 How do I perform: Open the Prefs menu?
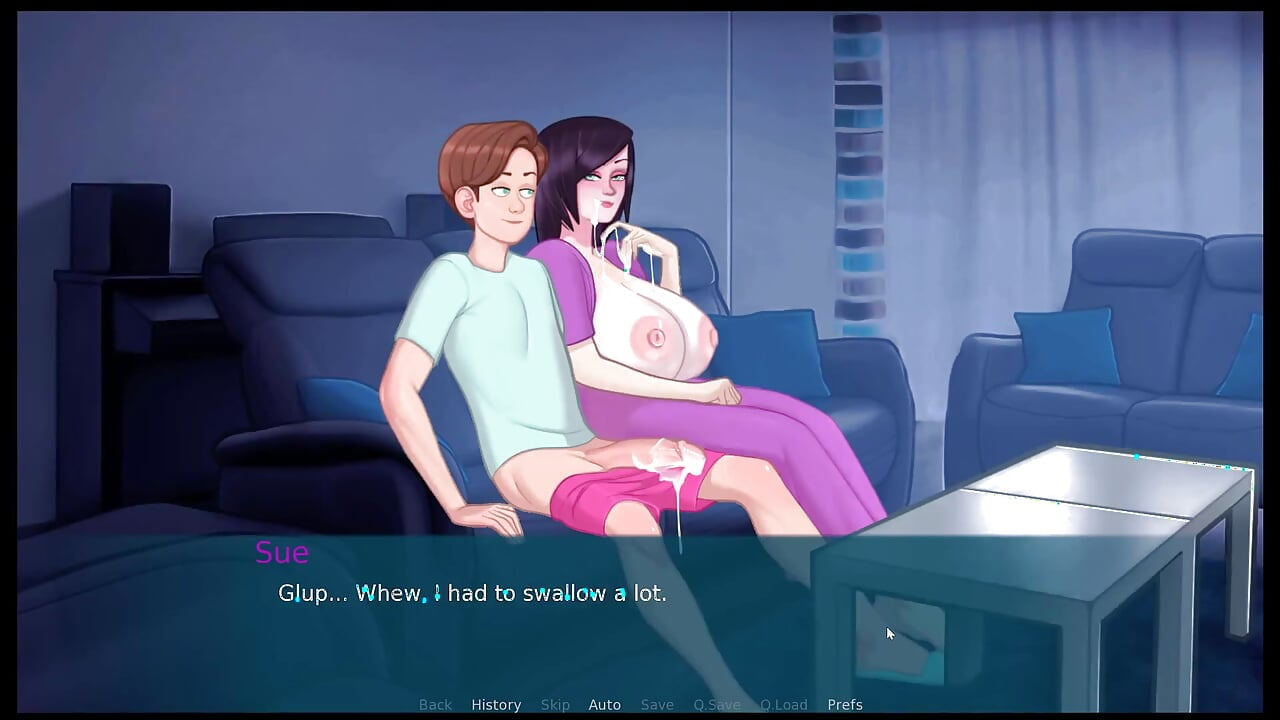[845, 705]
